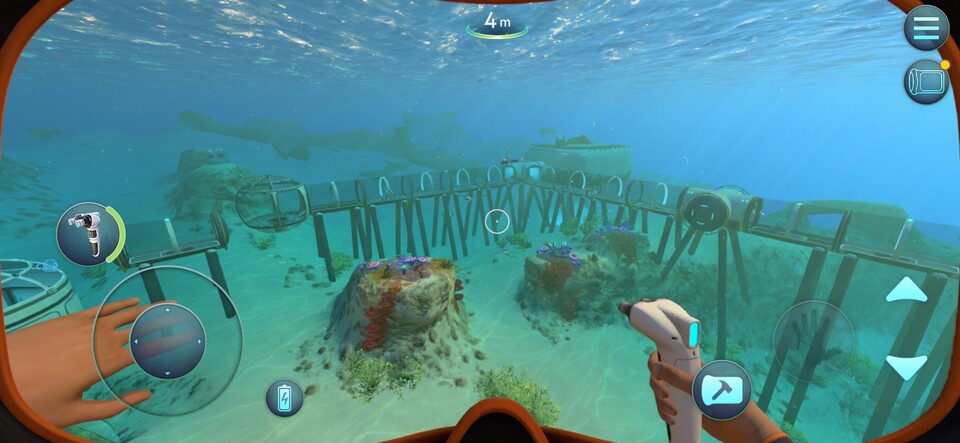Activate the hammer build button
The width and height of the screenshot is (960, 443).
point(721,390)
